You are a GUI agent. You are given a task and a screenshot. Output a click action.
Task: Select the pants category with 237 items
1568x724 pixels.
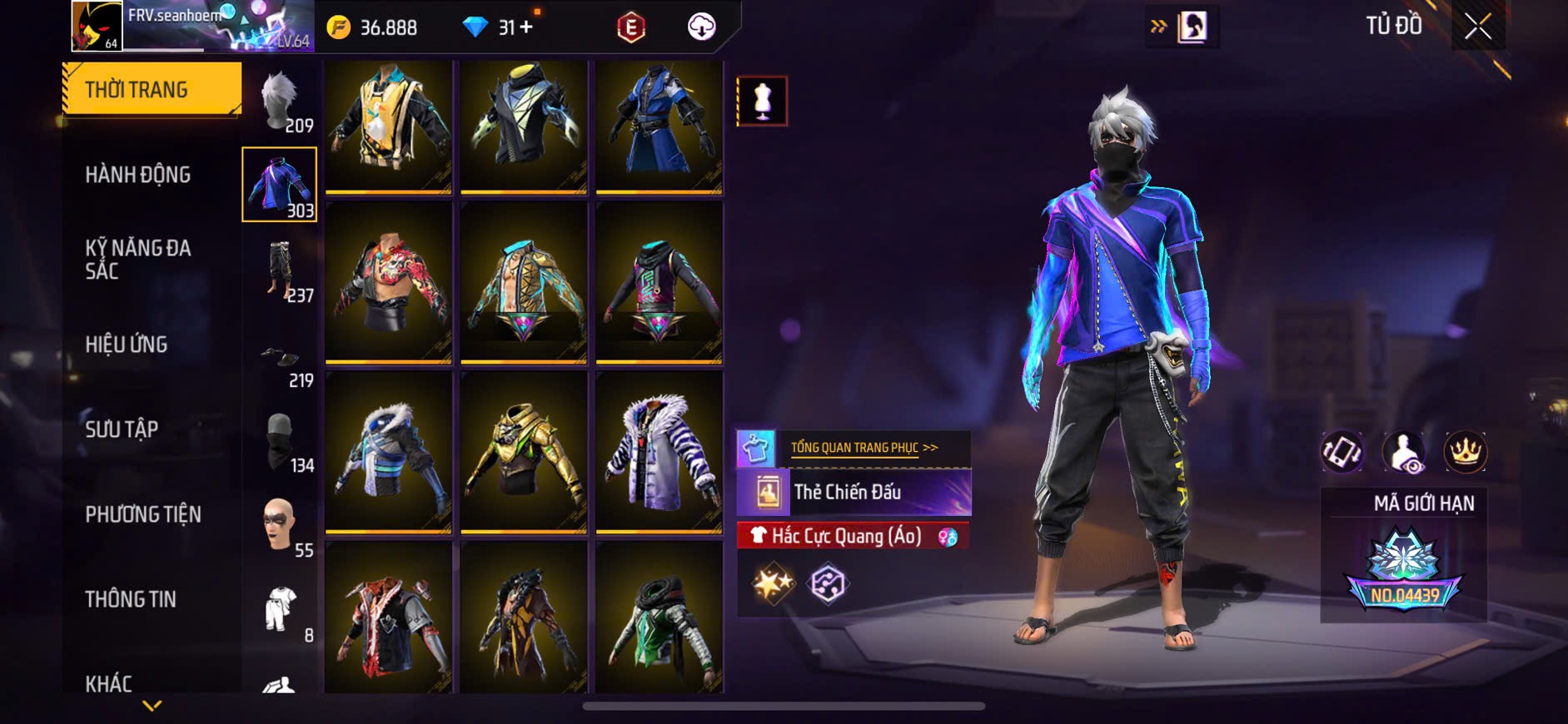pyautogui.click(x=281, y=271)
